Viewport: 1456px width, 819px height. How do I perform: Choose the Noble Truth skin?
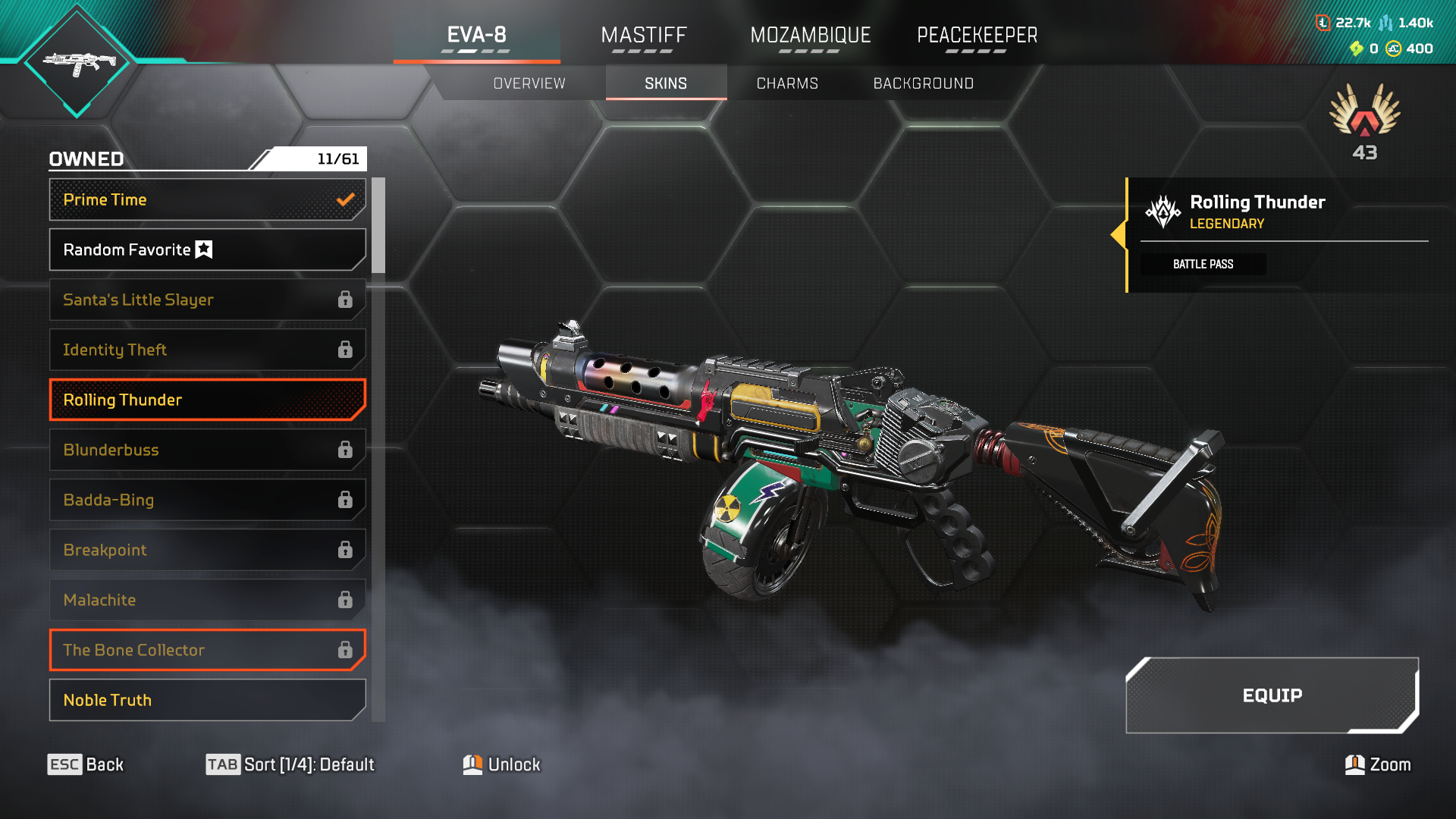tap(207, 700)
